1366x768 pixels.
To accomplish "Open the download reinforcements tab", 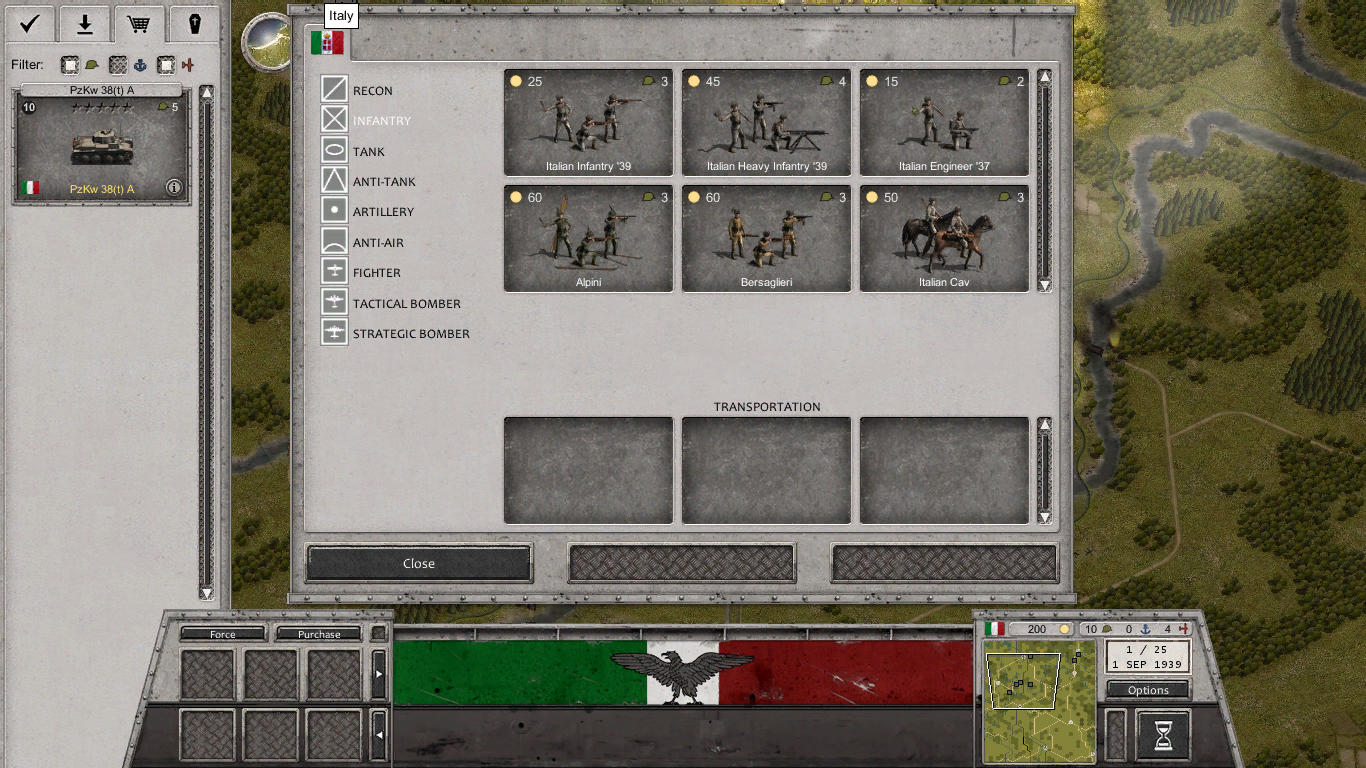I will 83,23.
